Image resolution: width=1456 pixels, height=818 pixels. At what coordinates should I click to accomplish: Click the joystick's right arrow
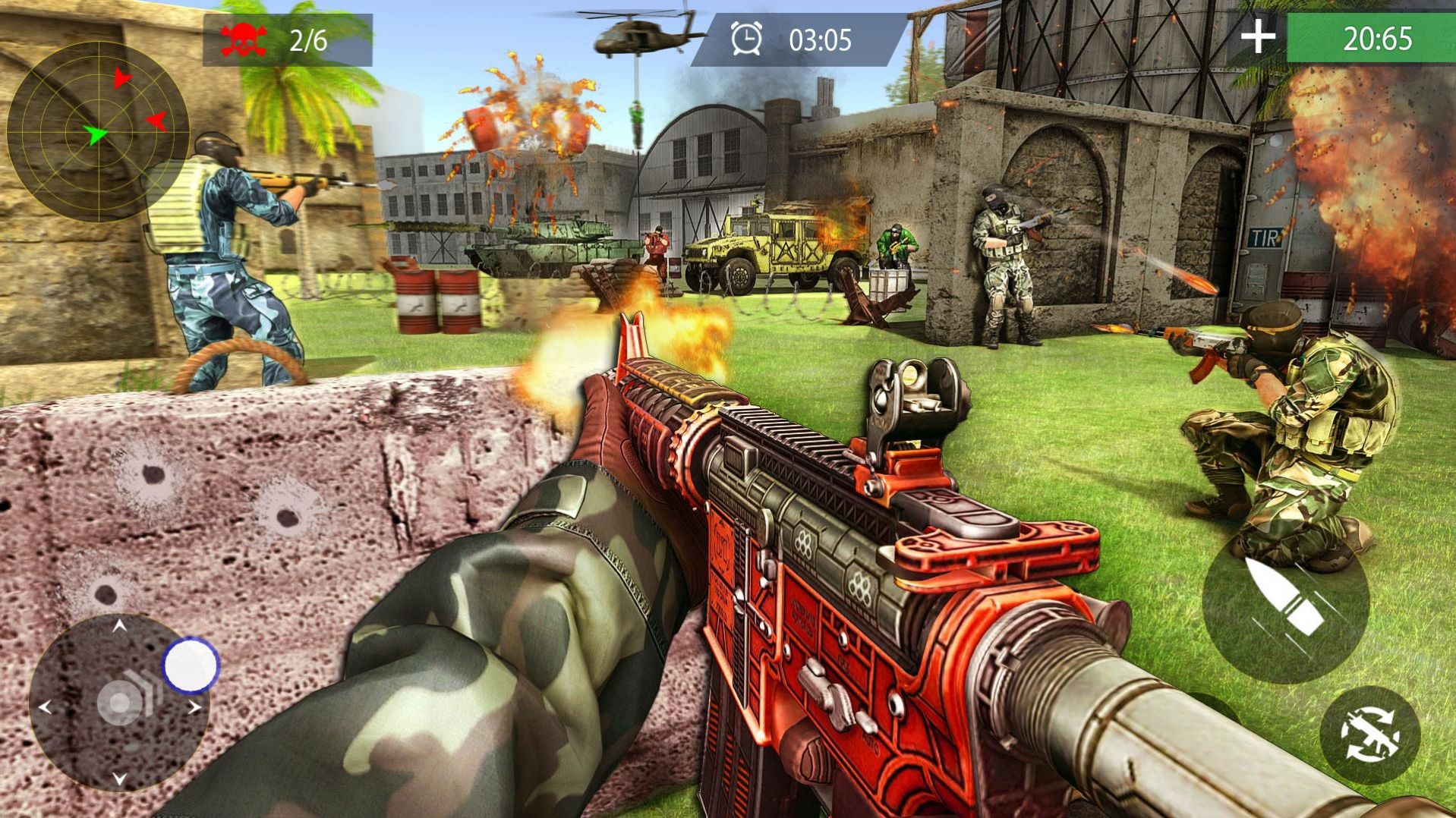pyautogui.click(x=195, y=708)
